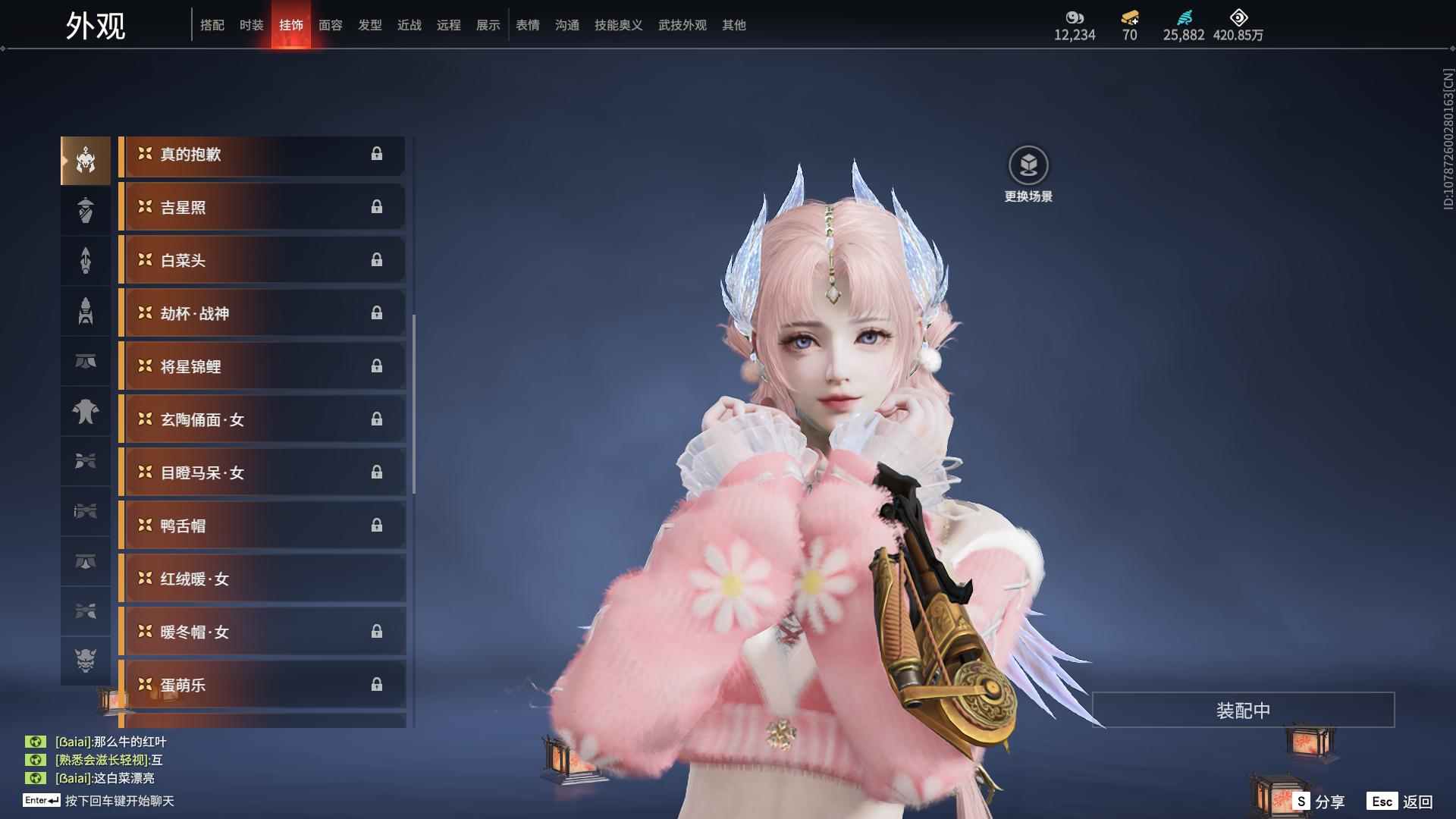Select the demon mask category icon
The width and height of the screenshot is (1456, 819).
tap(86, 661)
